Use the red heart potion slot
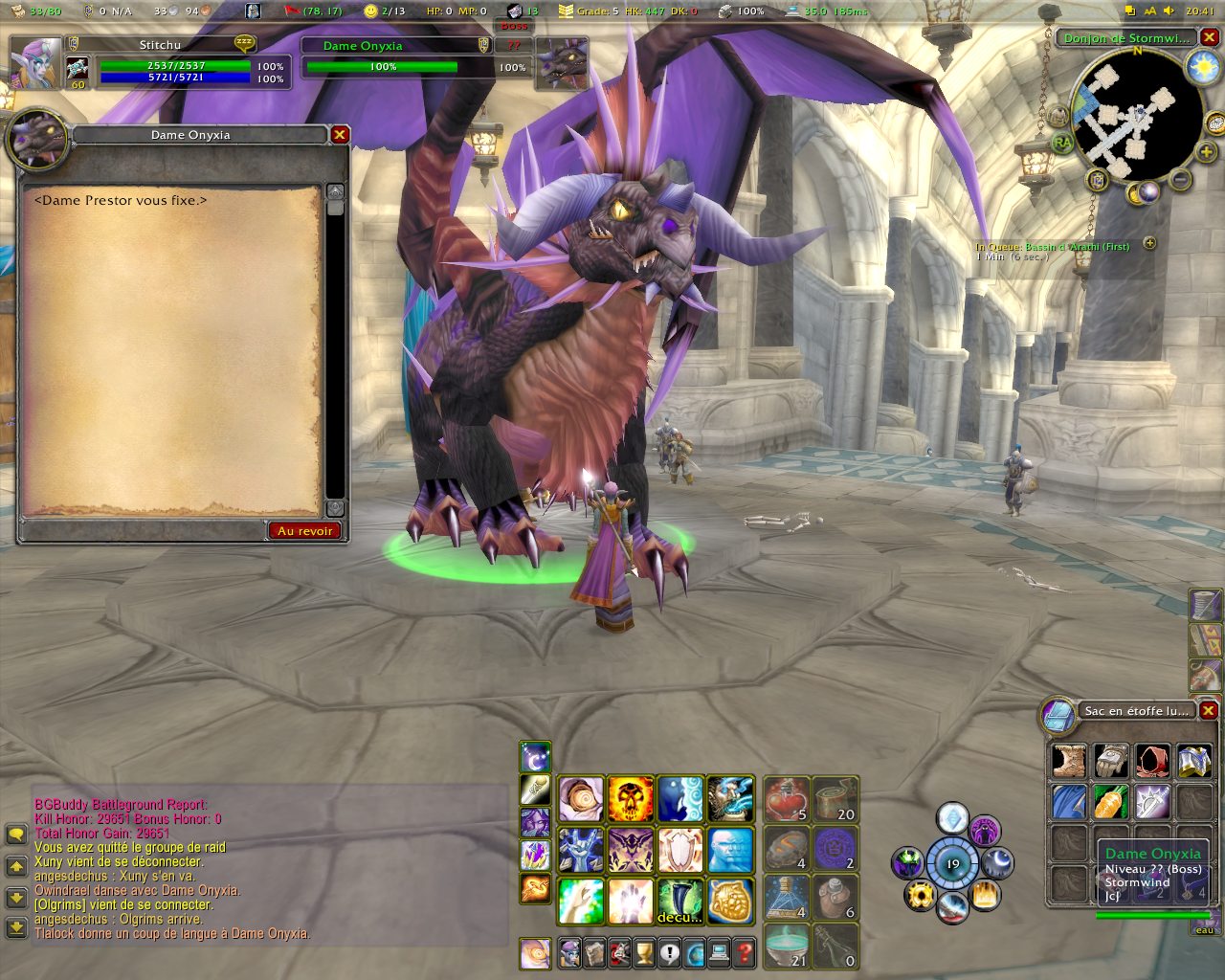Viewport: 1225px width, 980px height. (786, 799)
